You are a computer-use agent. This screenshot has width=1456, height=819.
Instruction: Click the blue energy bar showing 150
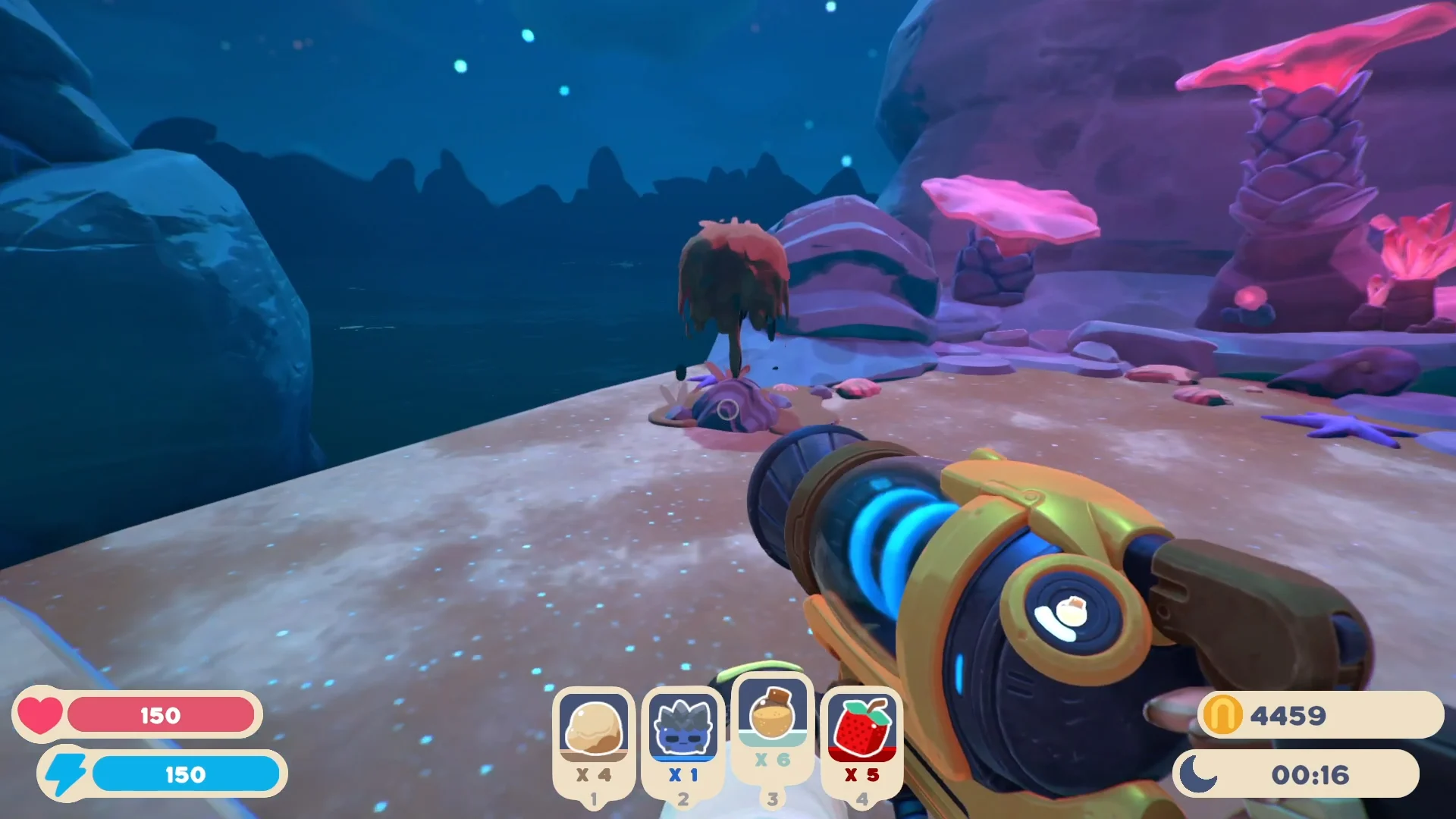[x=186, y=773]
